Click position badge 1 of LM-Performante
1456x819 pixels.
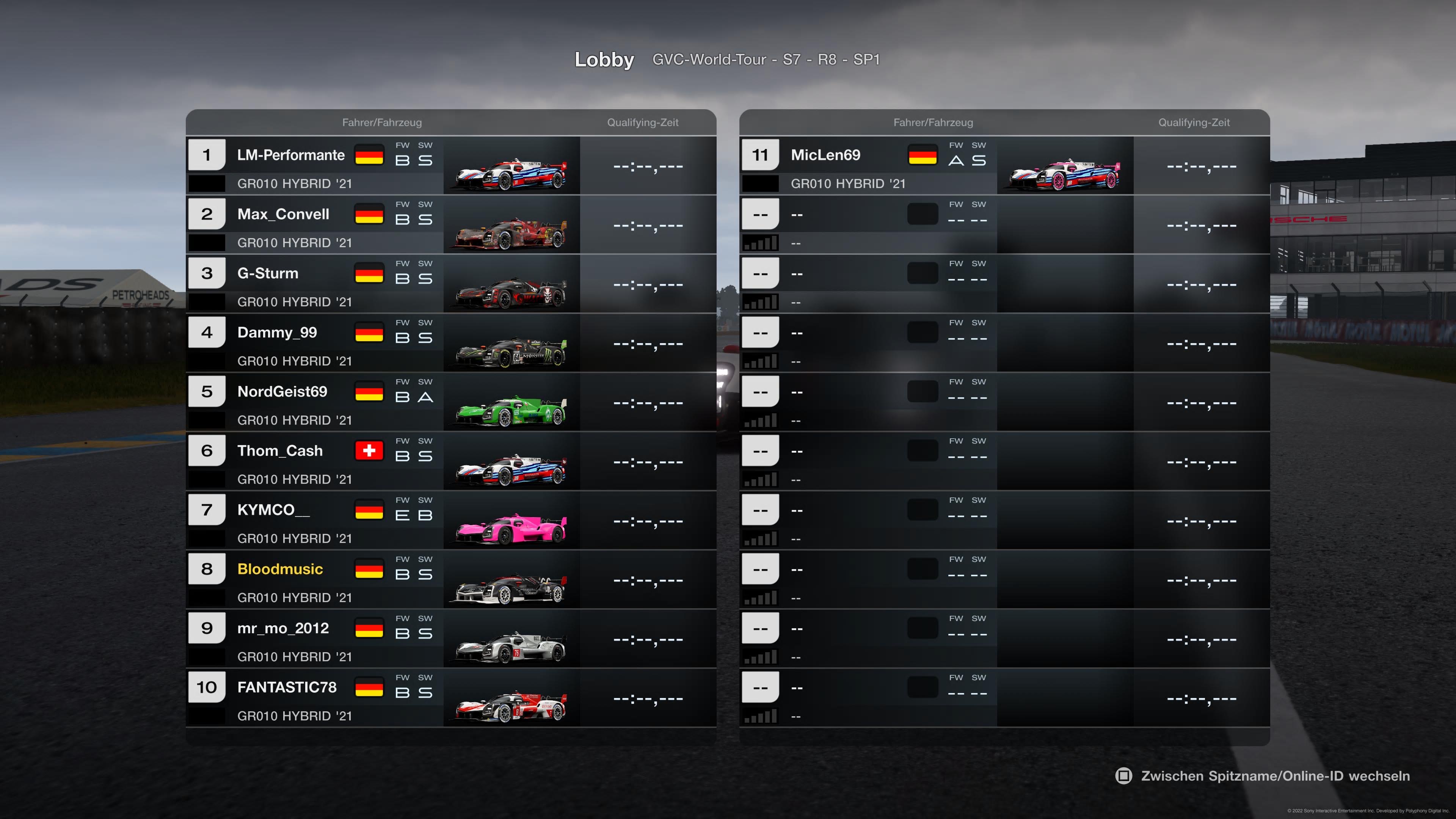pos(206,155)
